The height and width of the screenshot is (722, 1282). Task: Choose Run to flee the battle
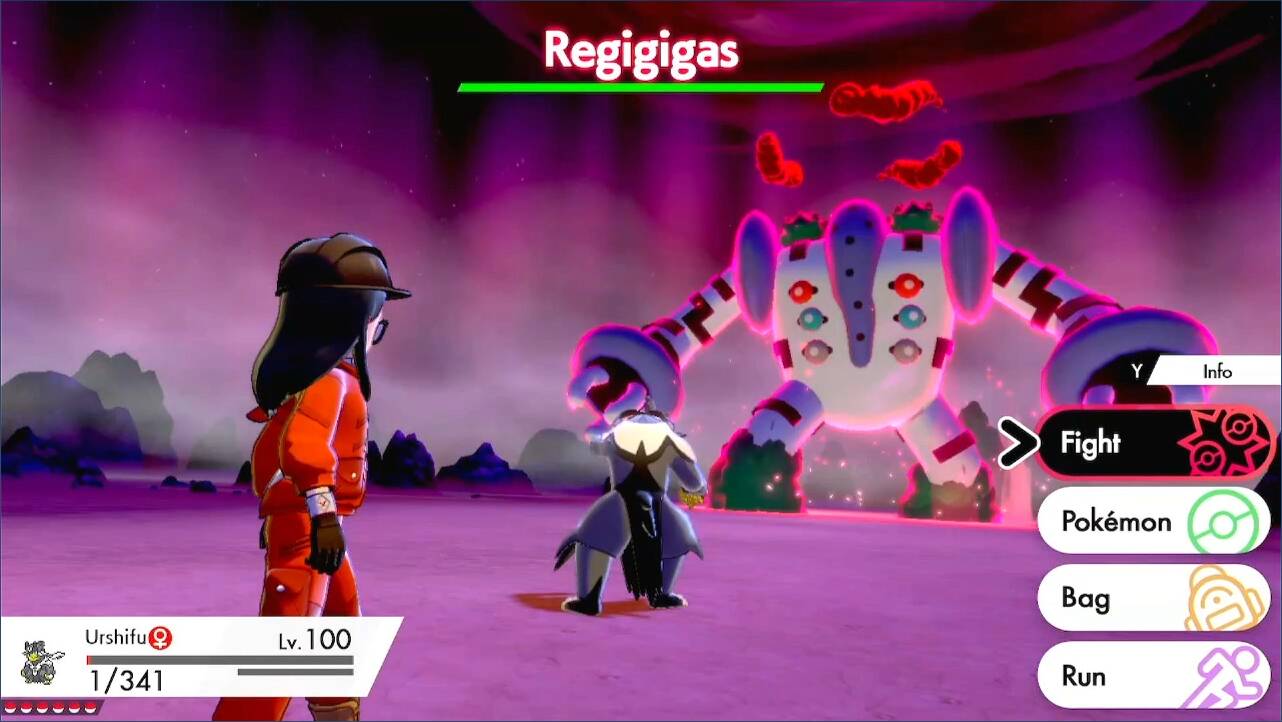click(x=1153, y=675)
